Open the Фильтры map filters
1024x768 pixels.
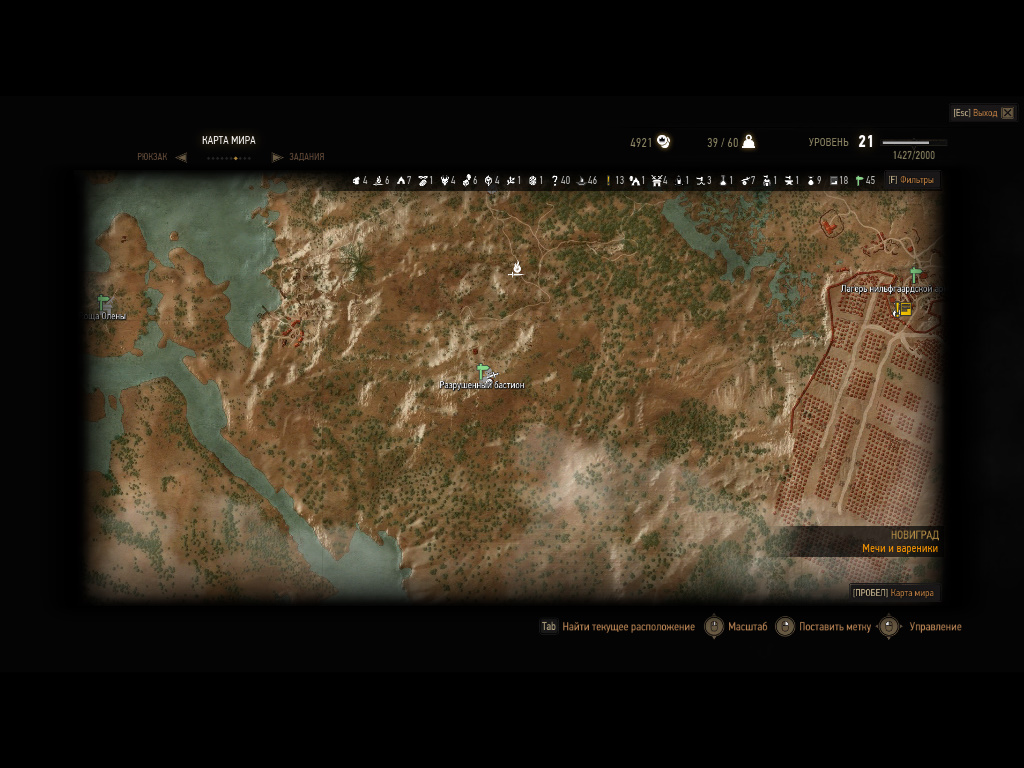(911, 181)
